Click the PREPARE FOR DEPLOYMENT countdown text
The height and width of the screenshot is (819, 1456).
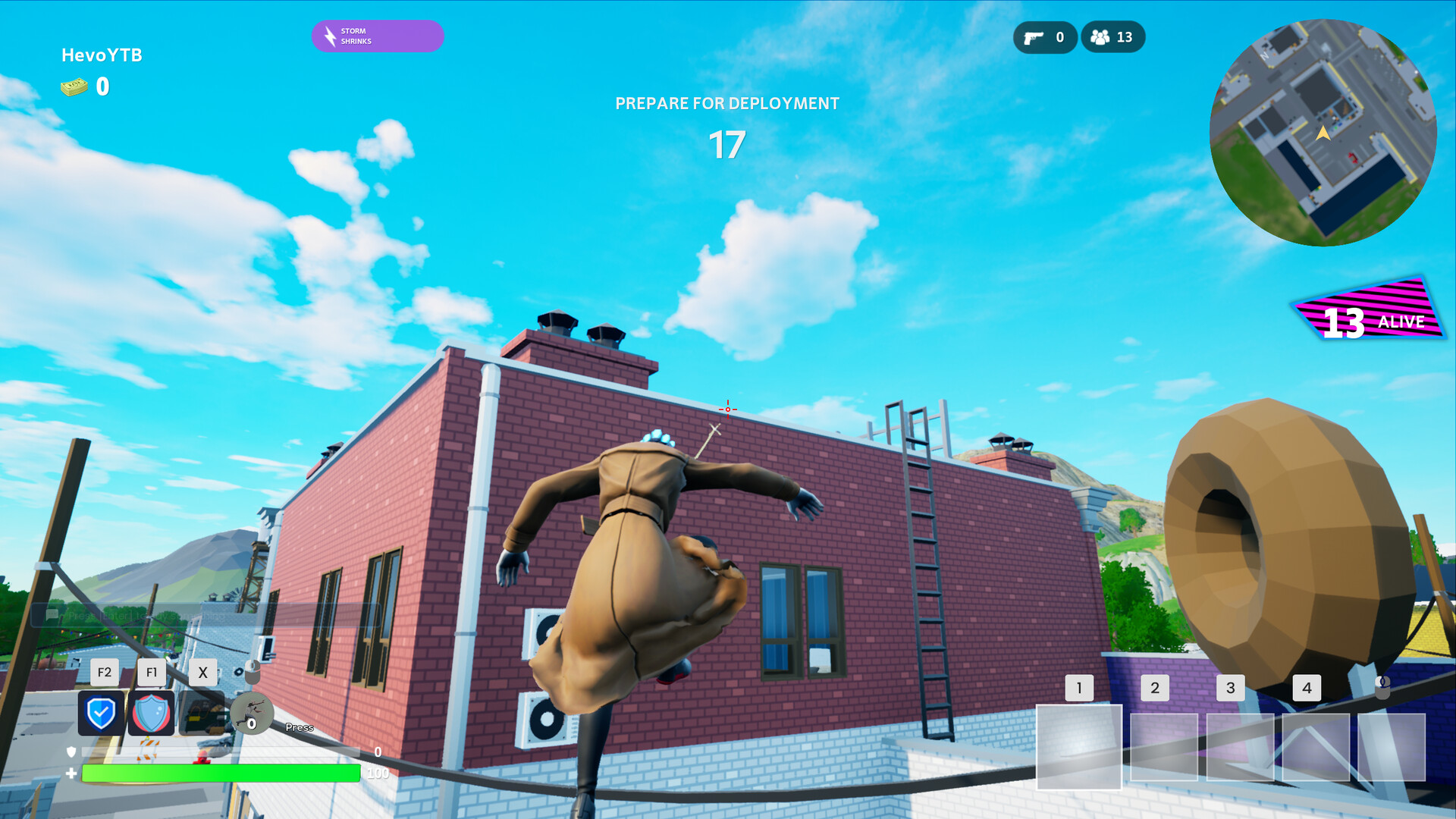click(726, 103)
